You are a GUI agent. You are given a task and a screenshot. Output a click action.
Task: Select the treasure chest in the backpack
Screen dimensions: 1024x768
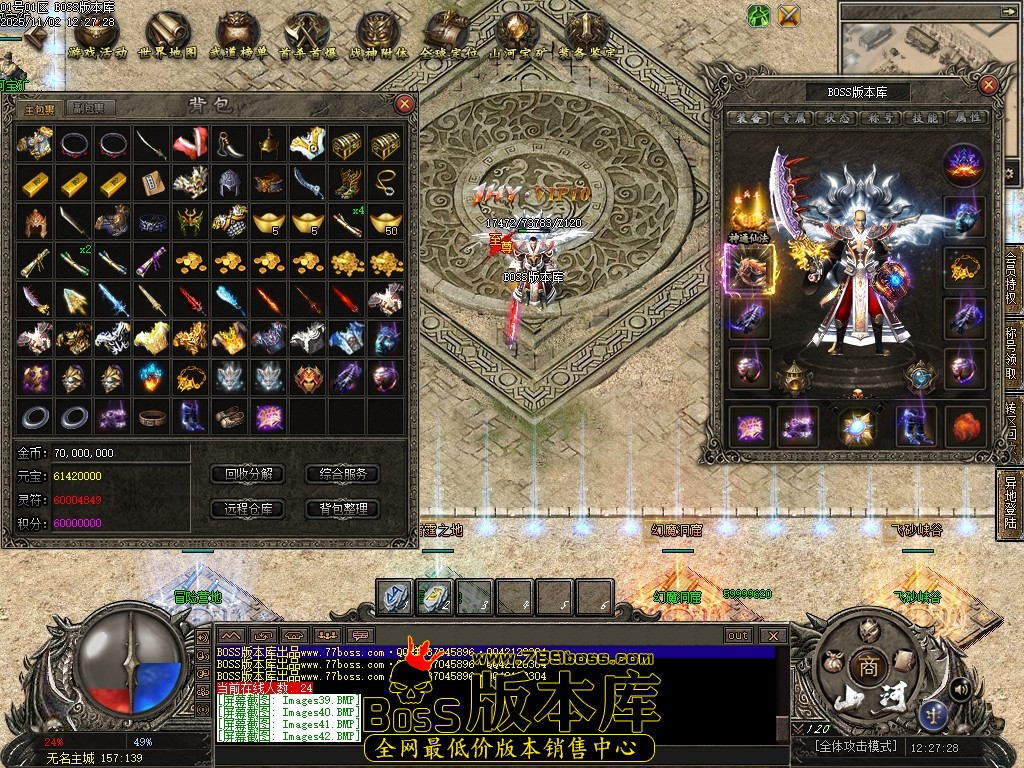tap(346, 145)
